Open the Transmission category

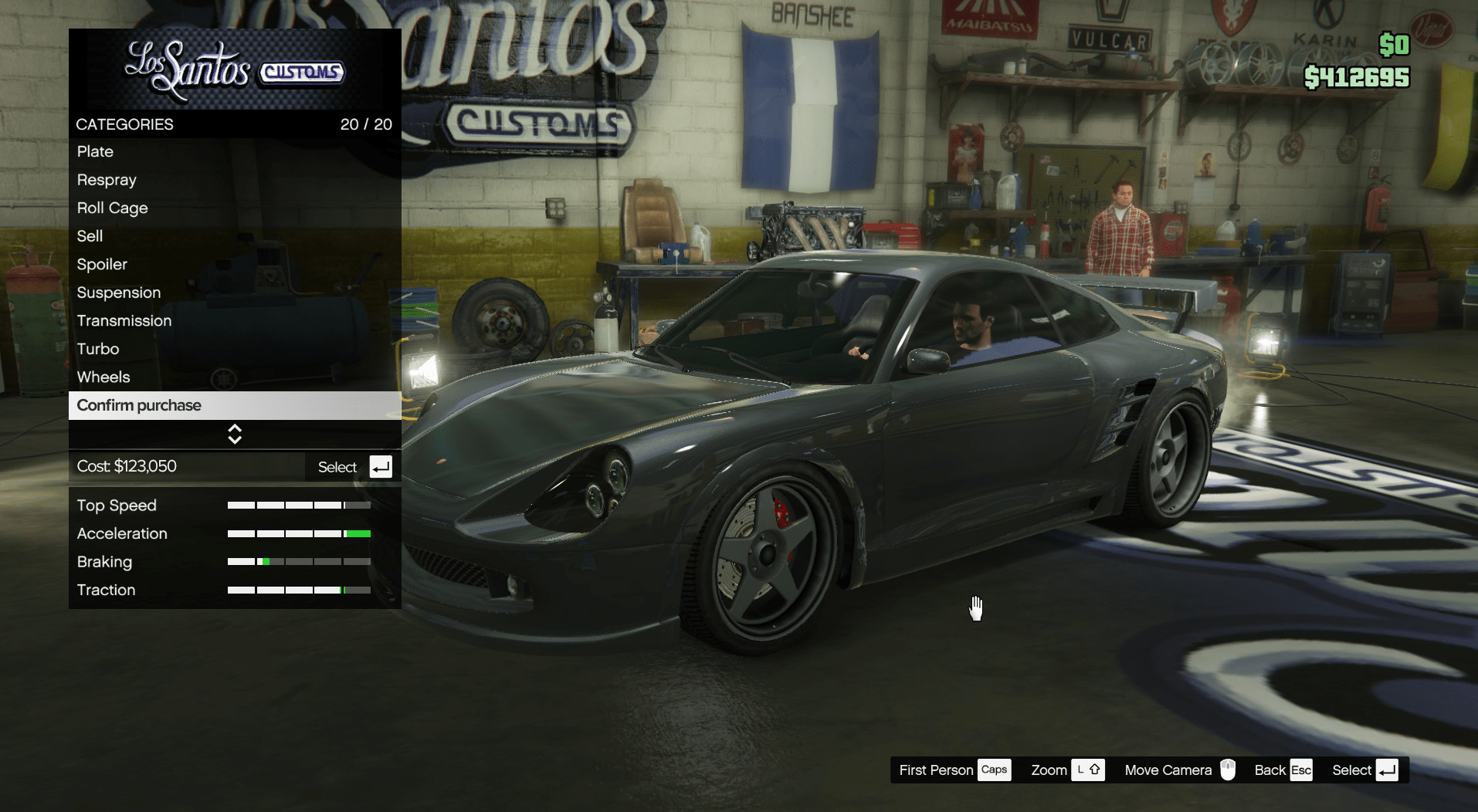pos(124,321)
